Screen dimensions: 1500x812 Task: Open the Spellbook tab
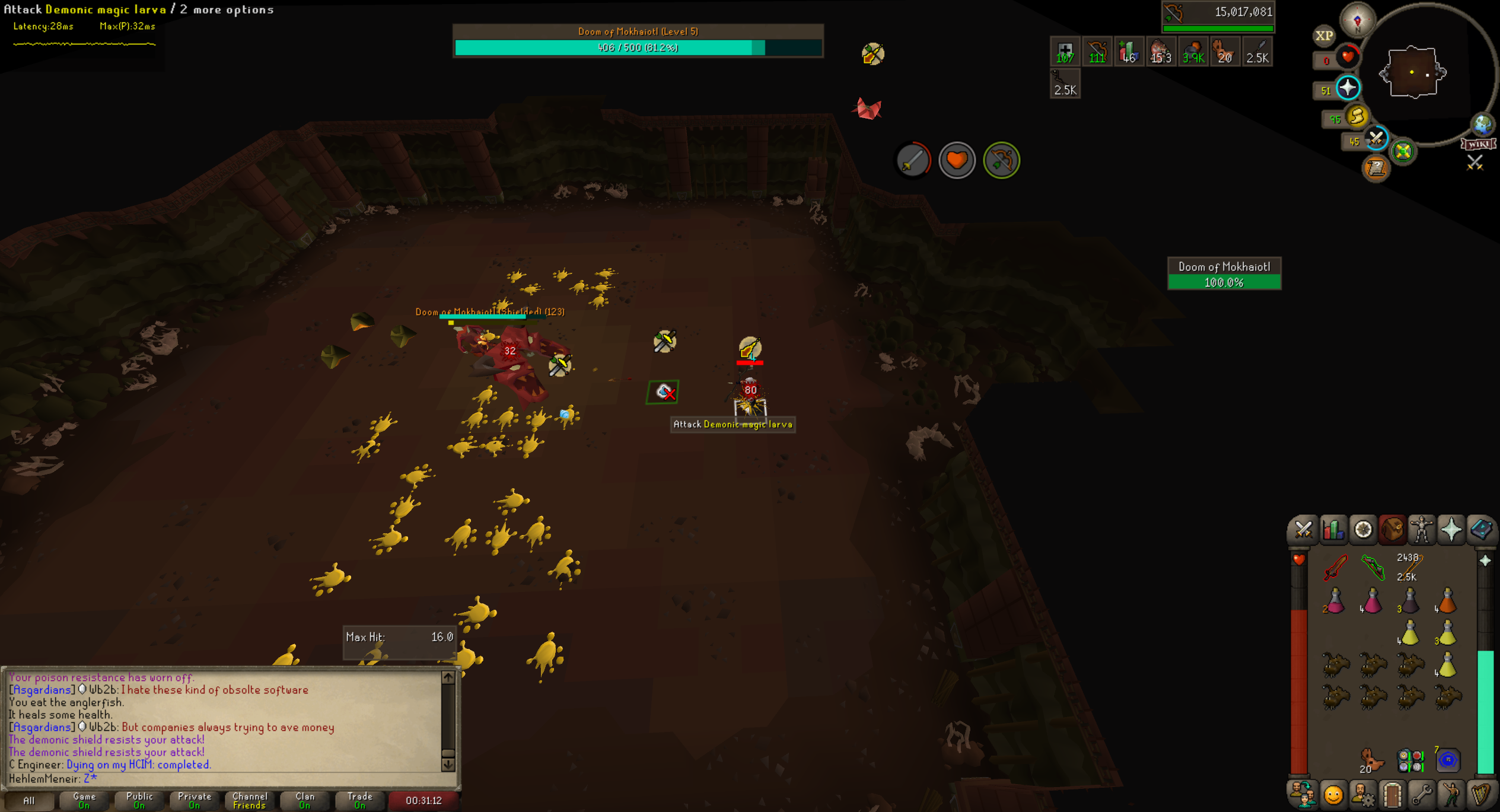[1481, 530]
